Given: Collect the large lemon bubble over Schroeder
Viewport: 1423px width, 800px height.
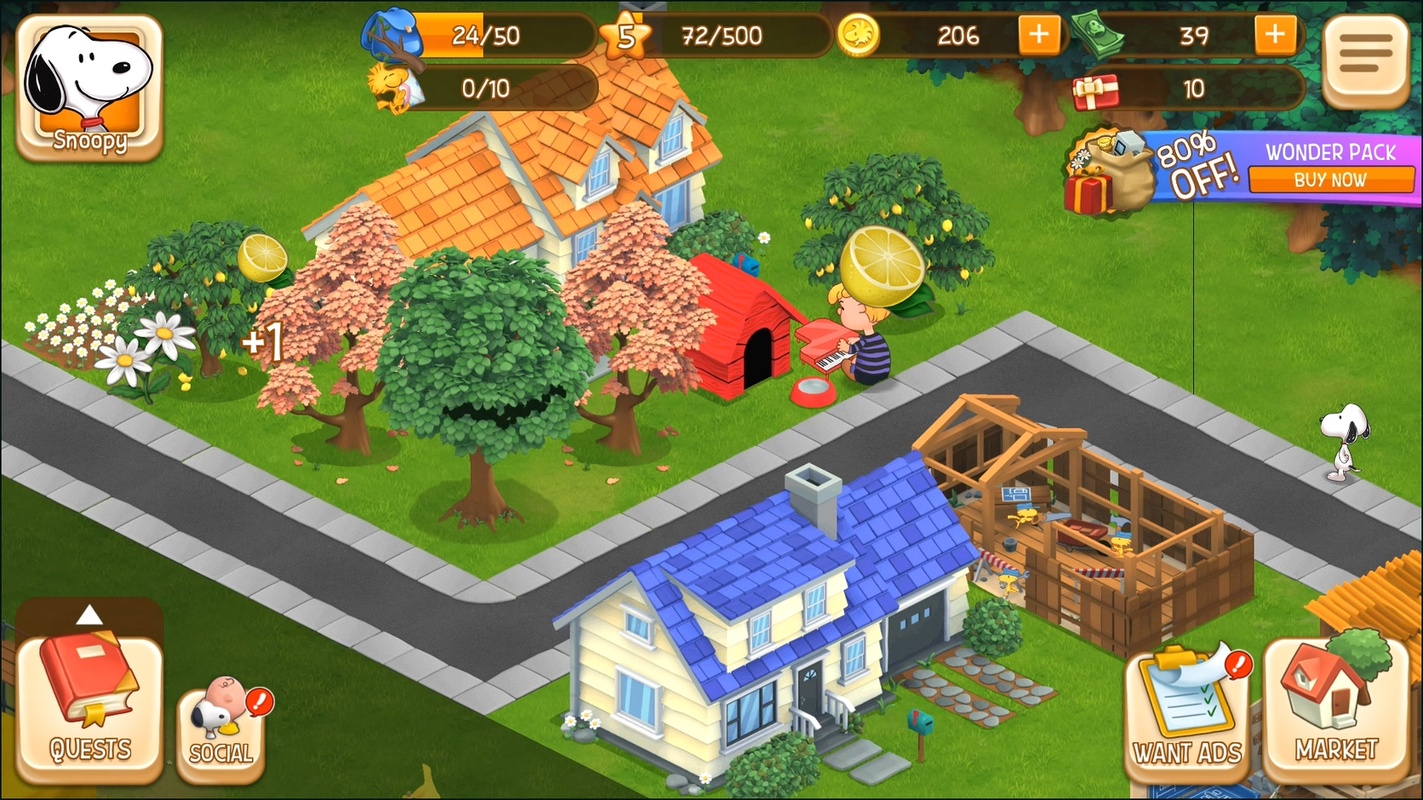Looking at the screenshot, I should 882,266.
